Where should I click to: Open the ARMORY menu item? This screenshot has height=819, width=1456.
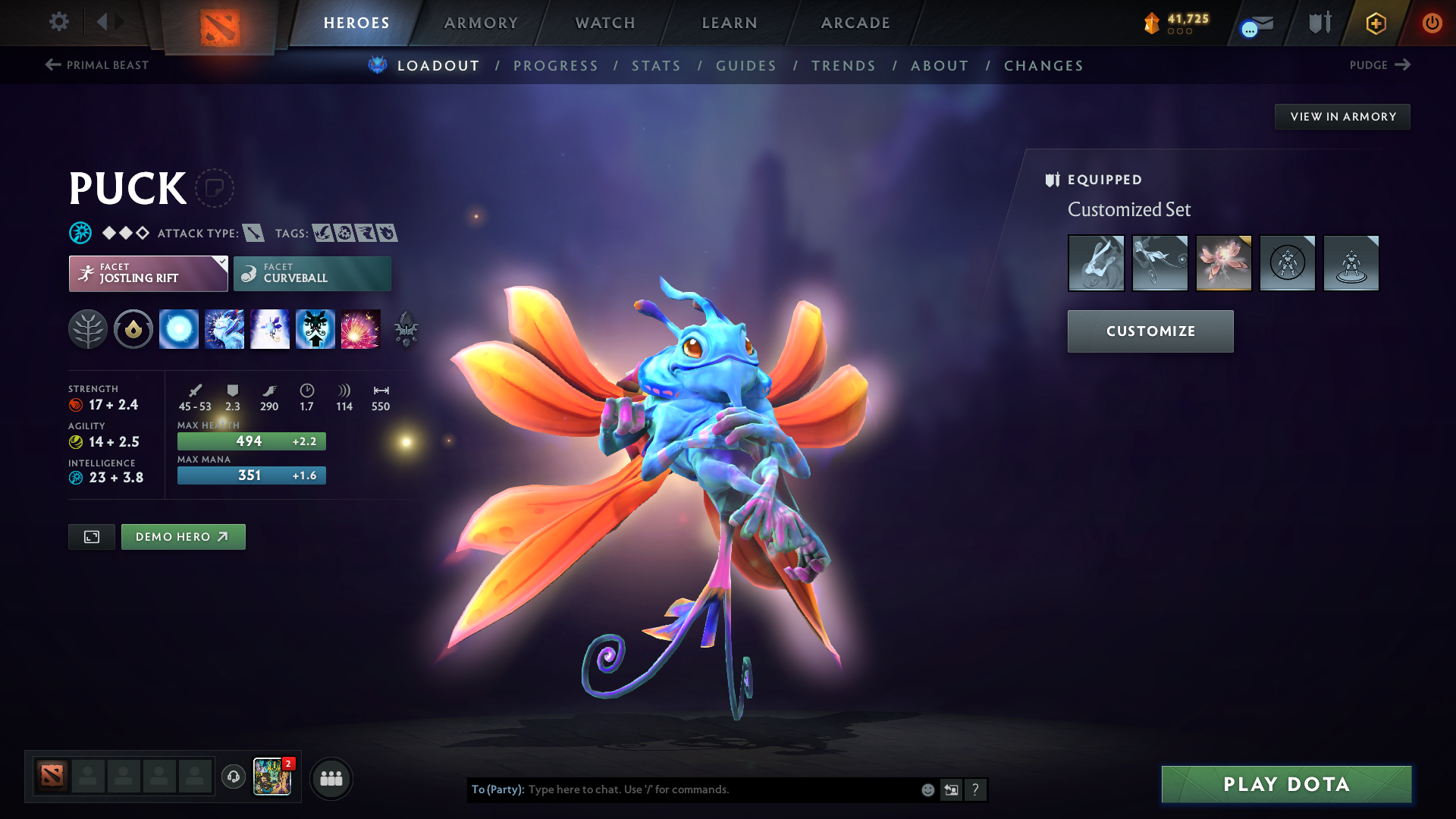coord(480,23)
